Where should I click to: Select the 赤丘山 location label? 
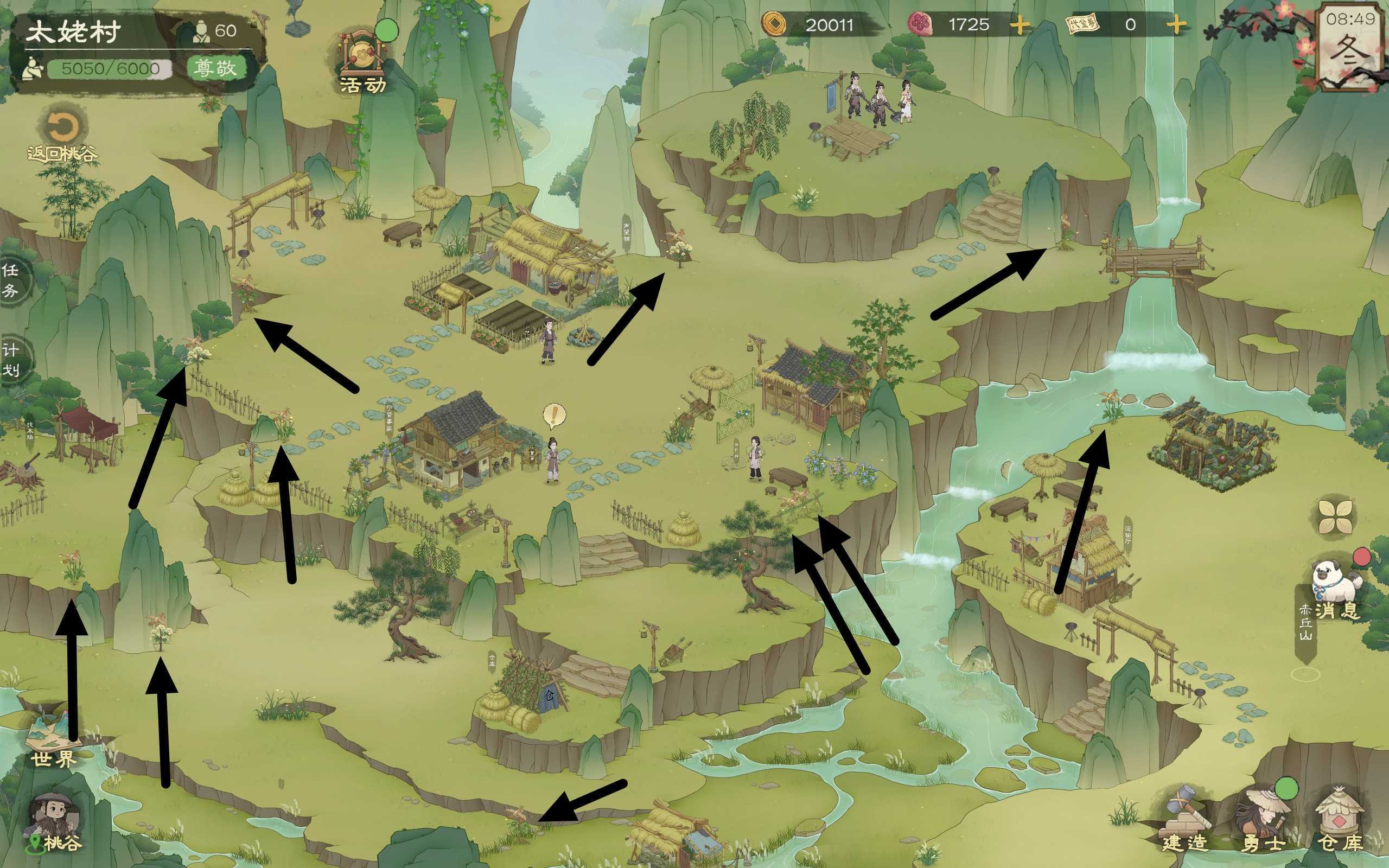coord(1306,624)
